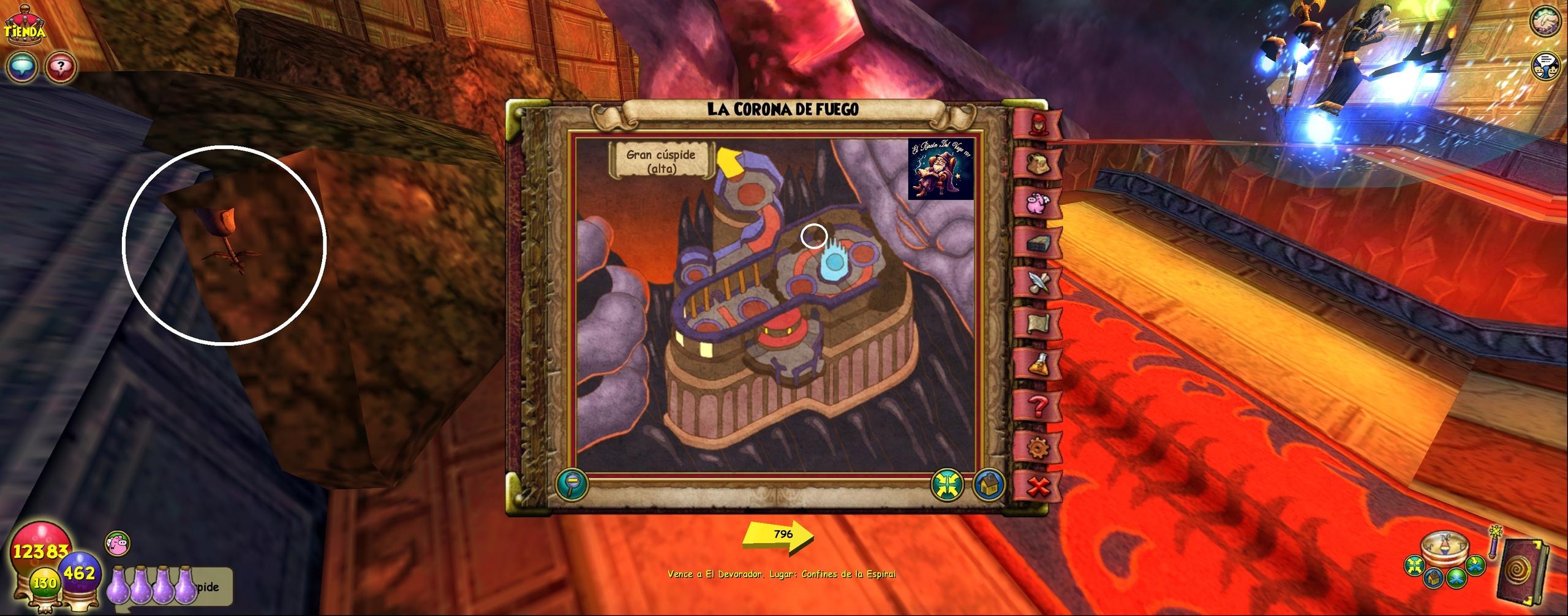This screenshot has height=616, width=1568.
Task: Open the orange potion flask tab
Action: [1038, 364]
